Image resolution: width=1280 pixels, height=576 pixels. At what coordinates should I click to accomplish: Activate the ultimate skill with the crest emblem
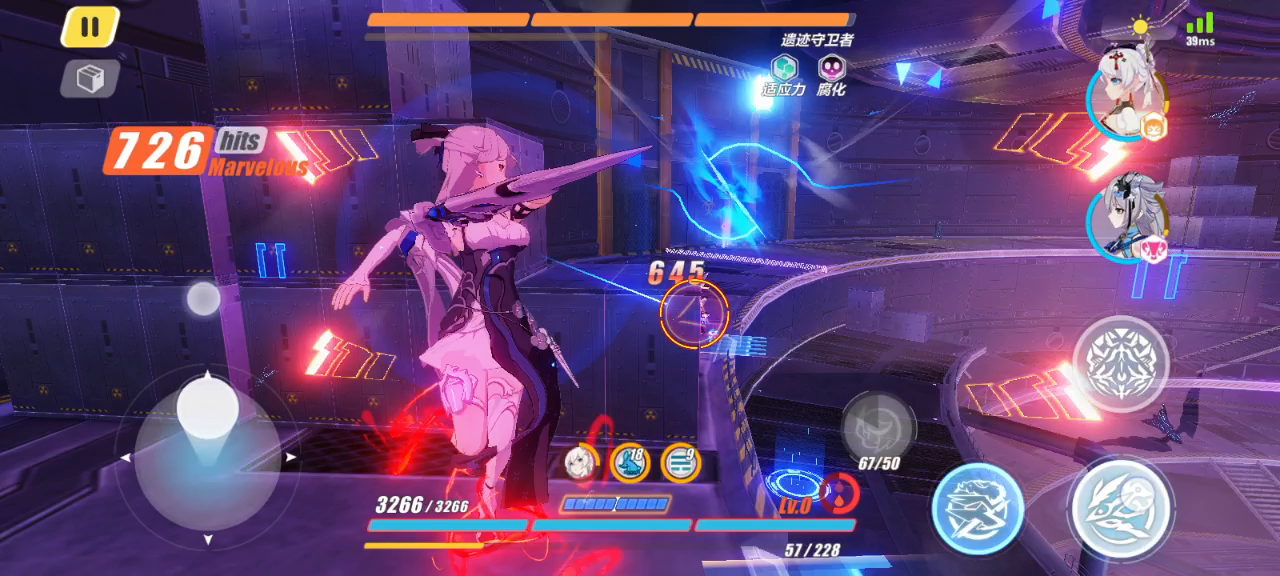pyautogui.click(x=1121, y=364)
